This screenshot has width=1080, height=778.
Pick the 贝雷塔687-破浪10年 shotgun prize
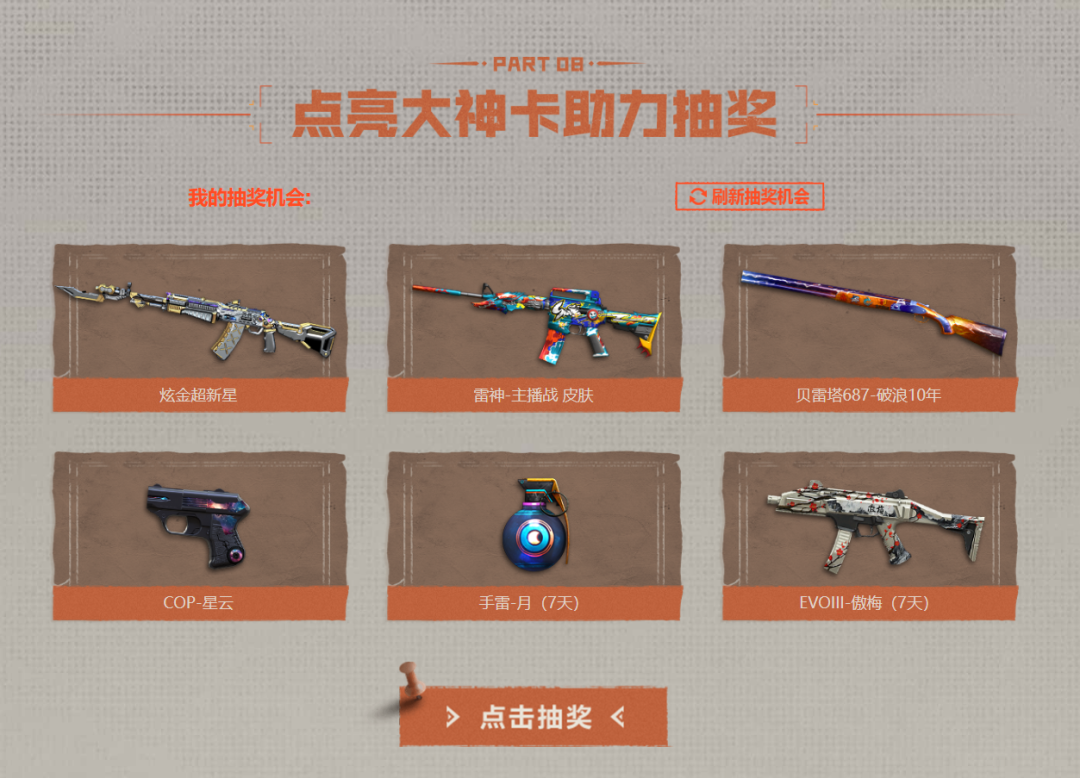pos(869,327)
